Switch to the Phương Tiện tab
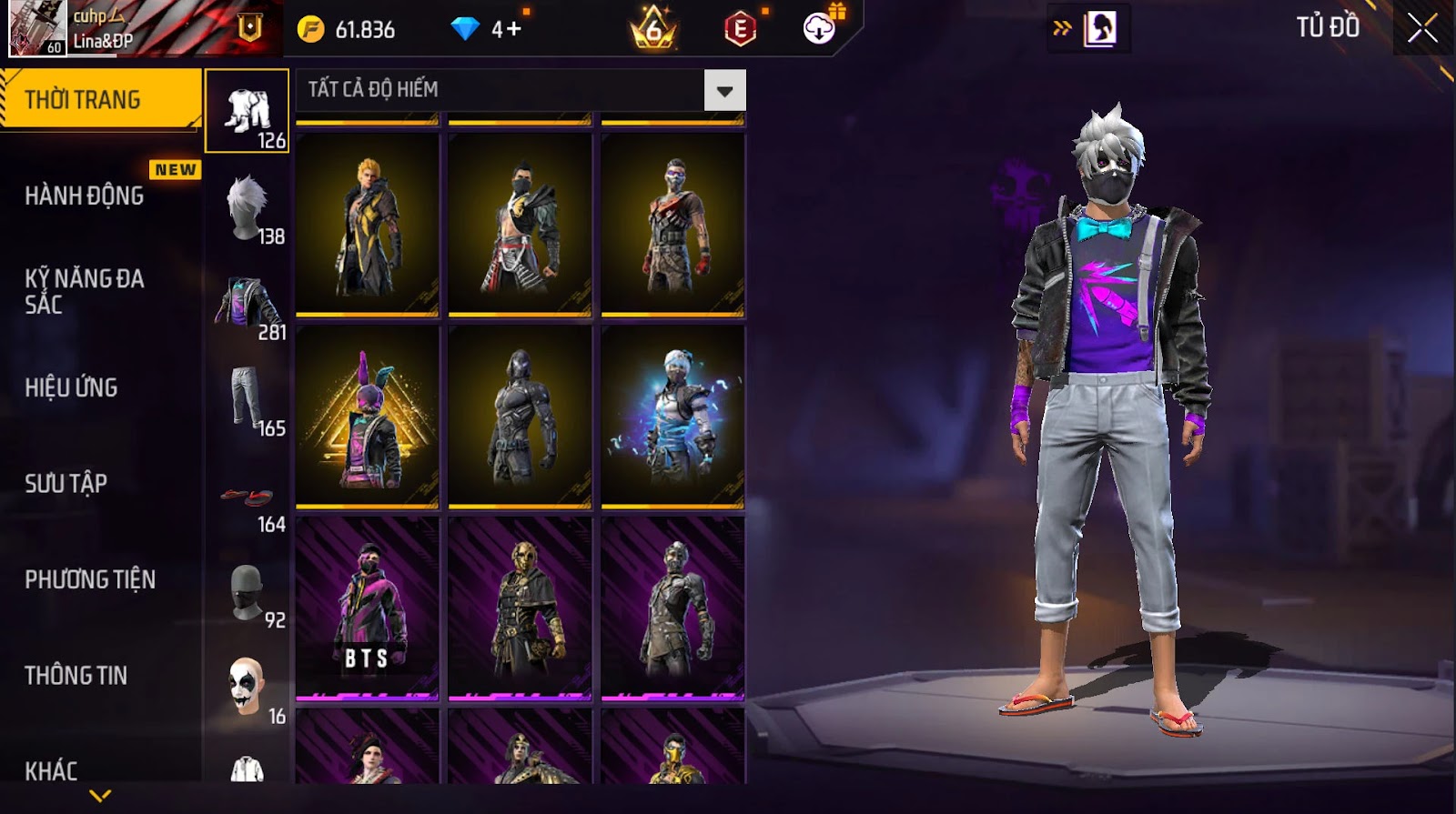 tap(90, 579)
